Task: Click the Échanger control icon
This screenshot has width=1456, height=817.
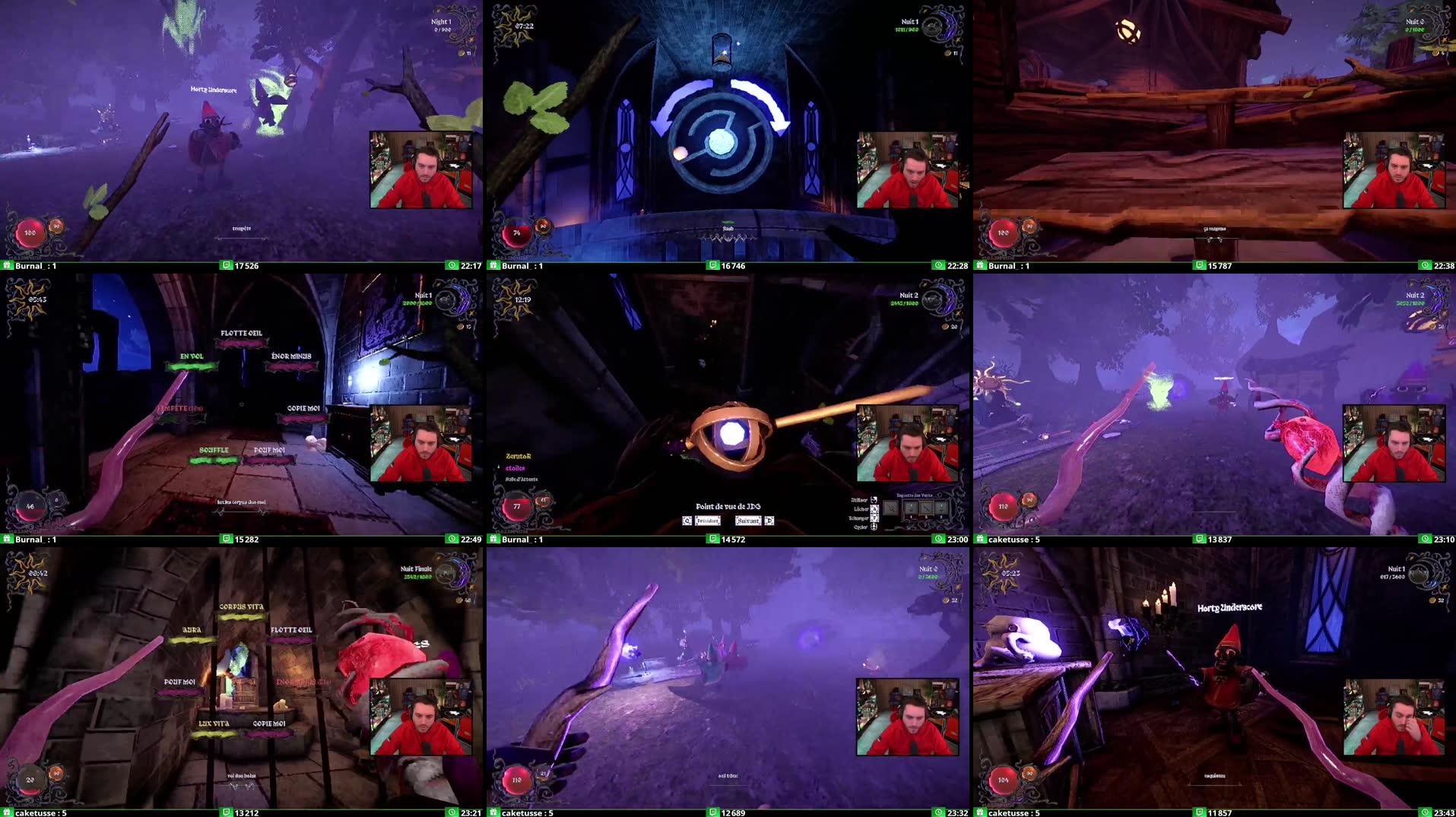Action: coord(875,518)
